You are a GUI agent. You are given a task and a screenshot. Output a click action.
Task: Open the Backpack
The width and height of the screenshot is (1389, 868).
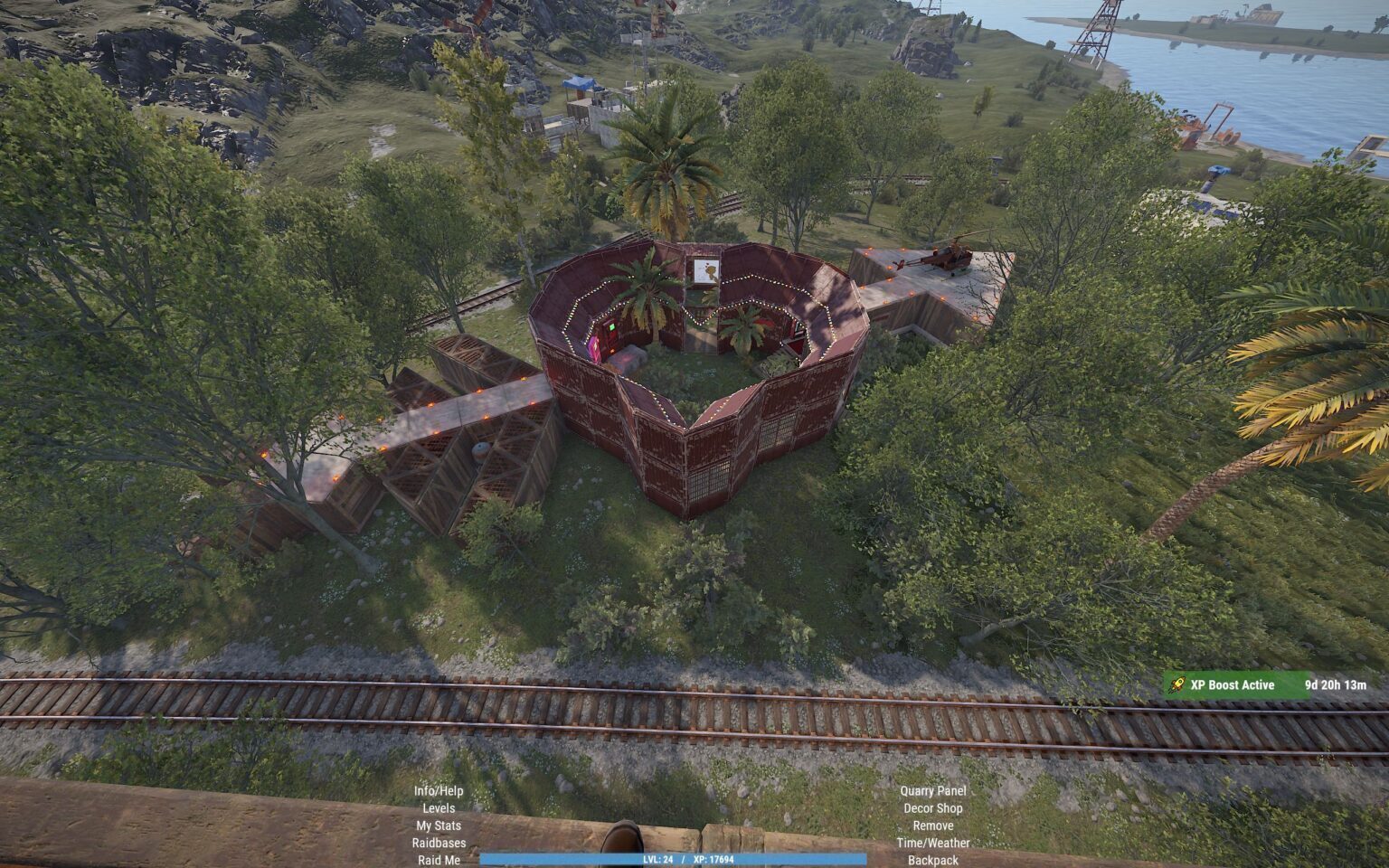(x=933, y=860)
